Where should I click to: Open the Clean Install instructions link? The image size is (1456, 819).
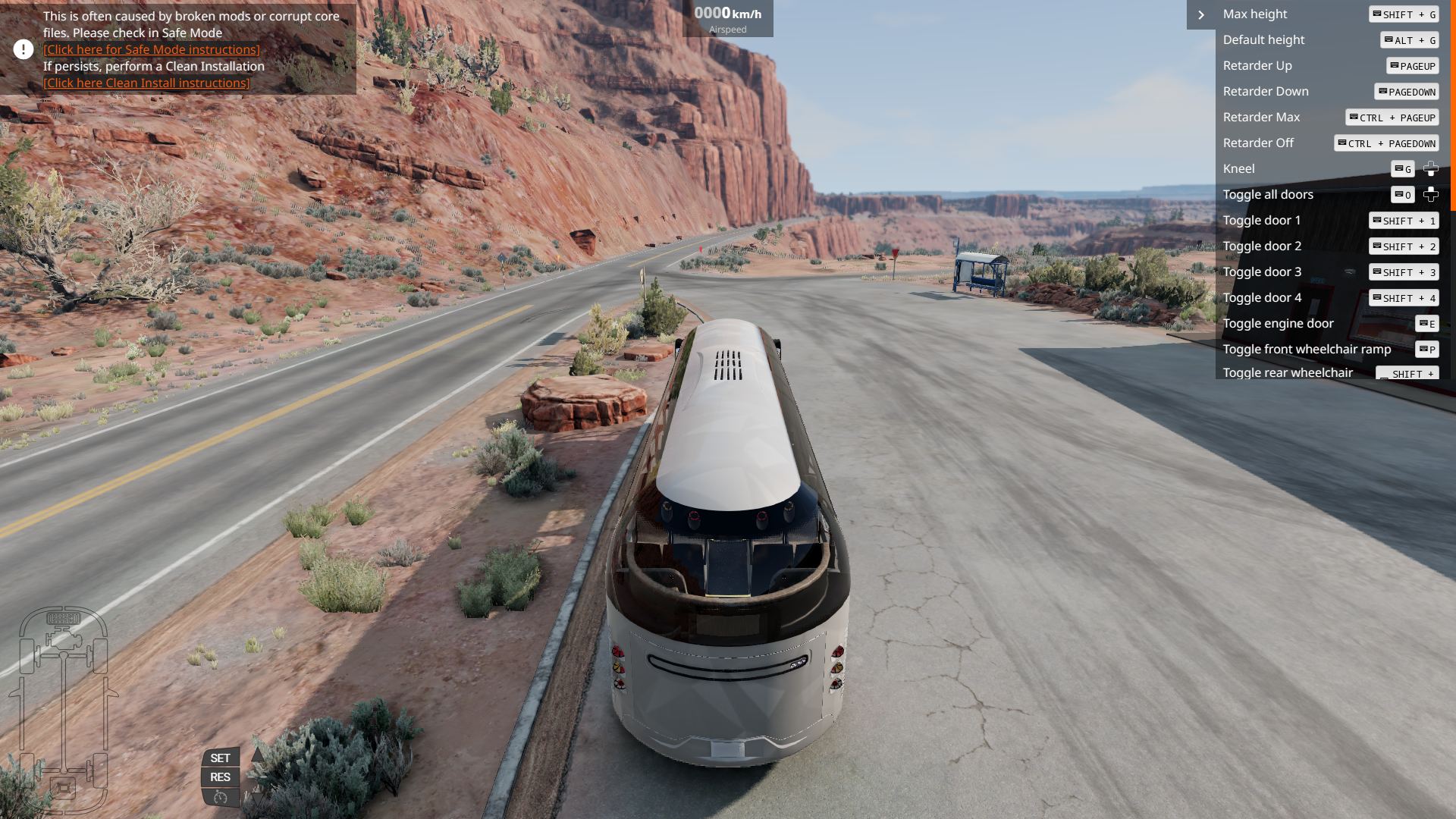pyautogui.click(x=146, y=83)
